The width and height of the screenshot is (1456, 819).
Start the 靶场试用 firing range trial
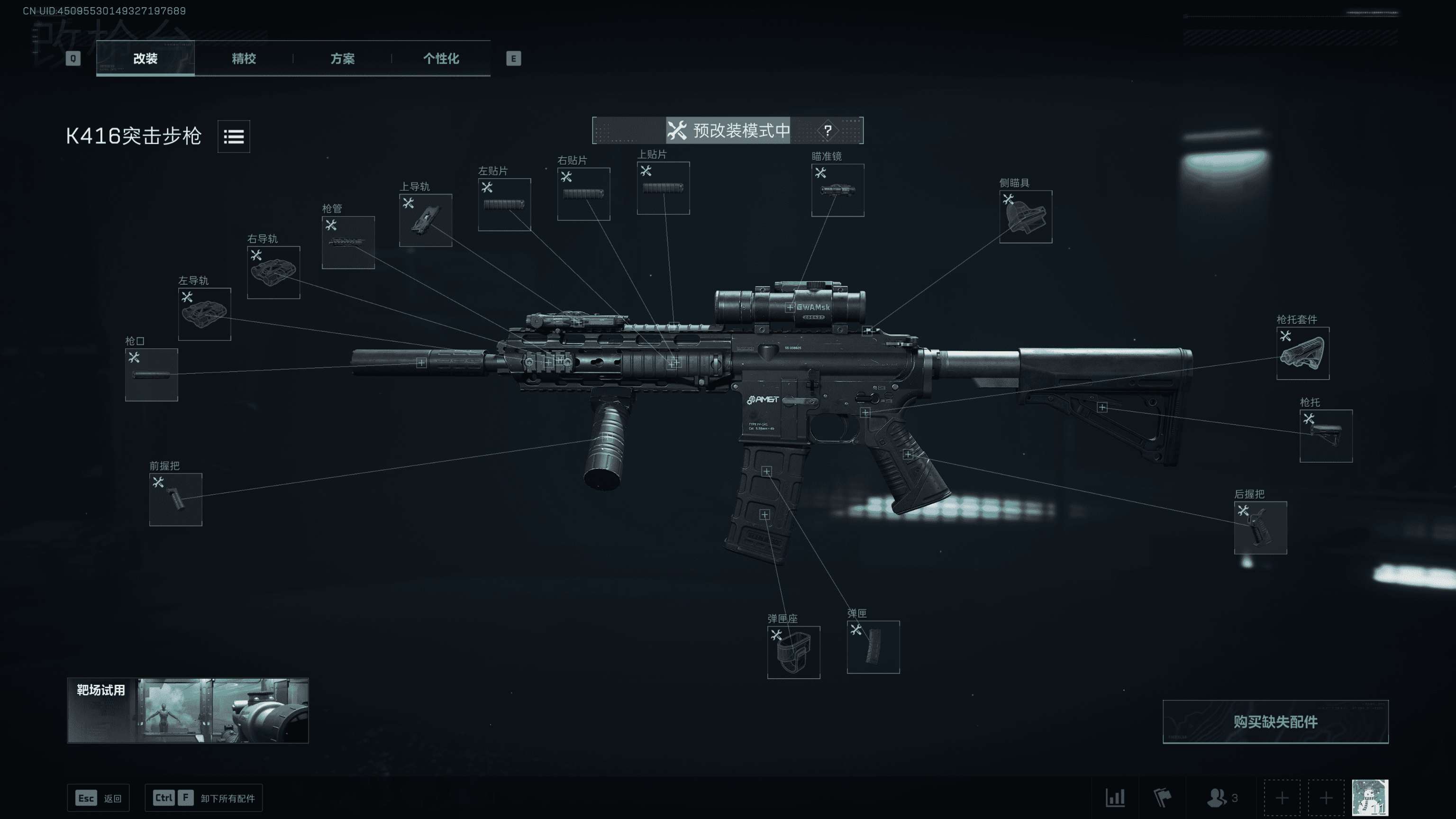click(188, 710)
